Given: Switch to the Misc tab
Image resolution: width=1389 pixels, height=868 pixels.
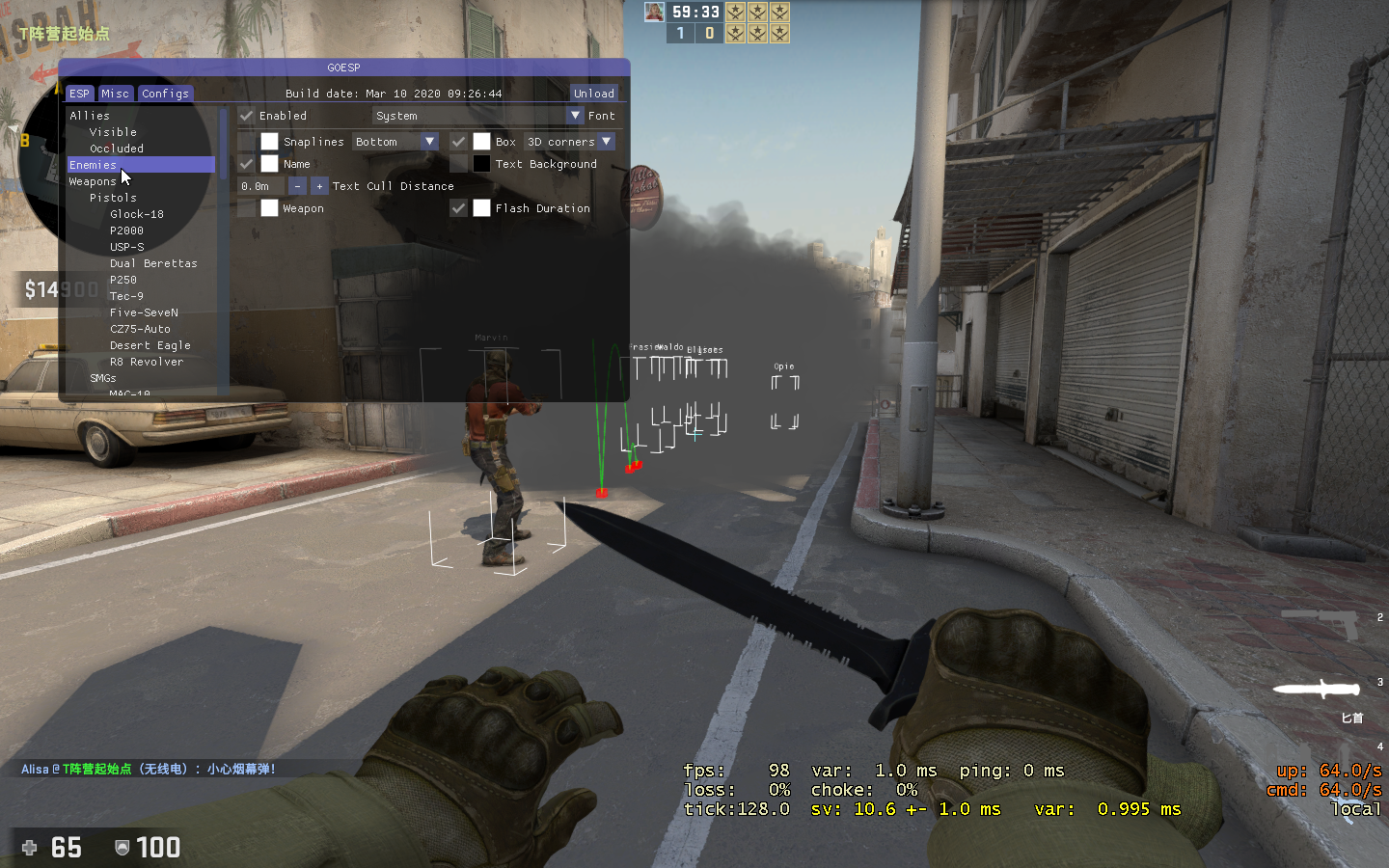Looking at the screenshot, I should (x=115, y=94).
